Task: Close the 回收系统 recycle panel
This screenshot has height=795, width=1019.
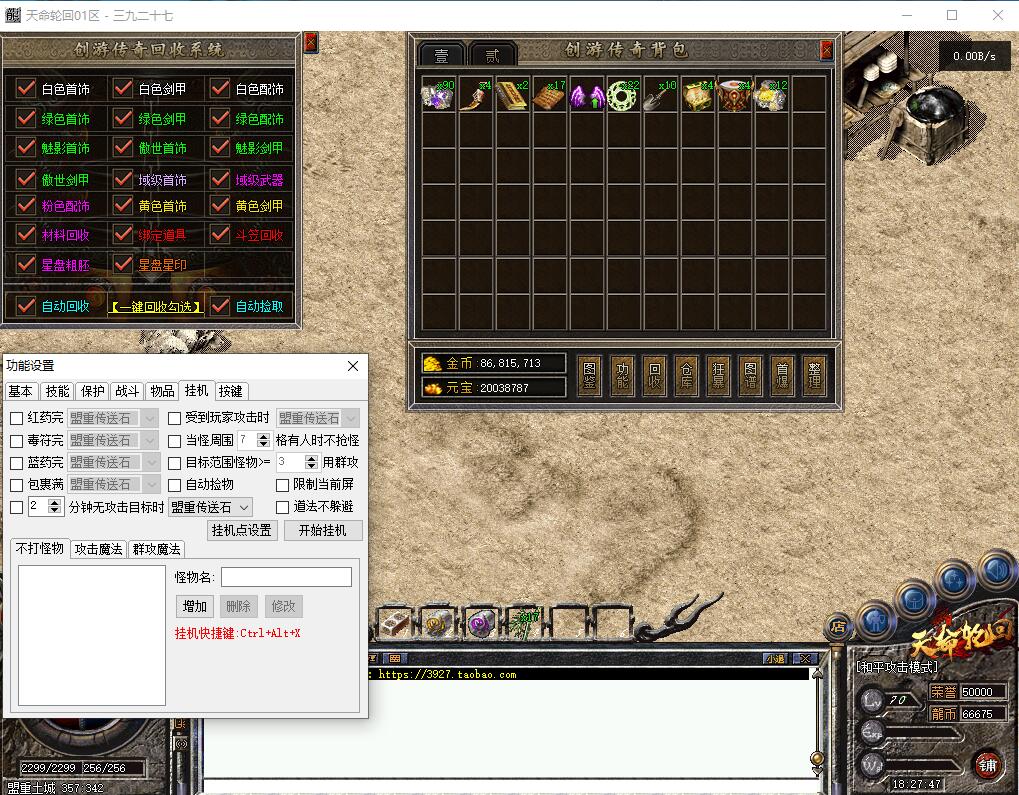Action: (310, 43)
